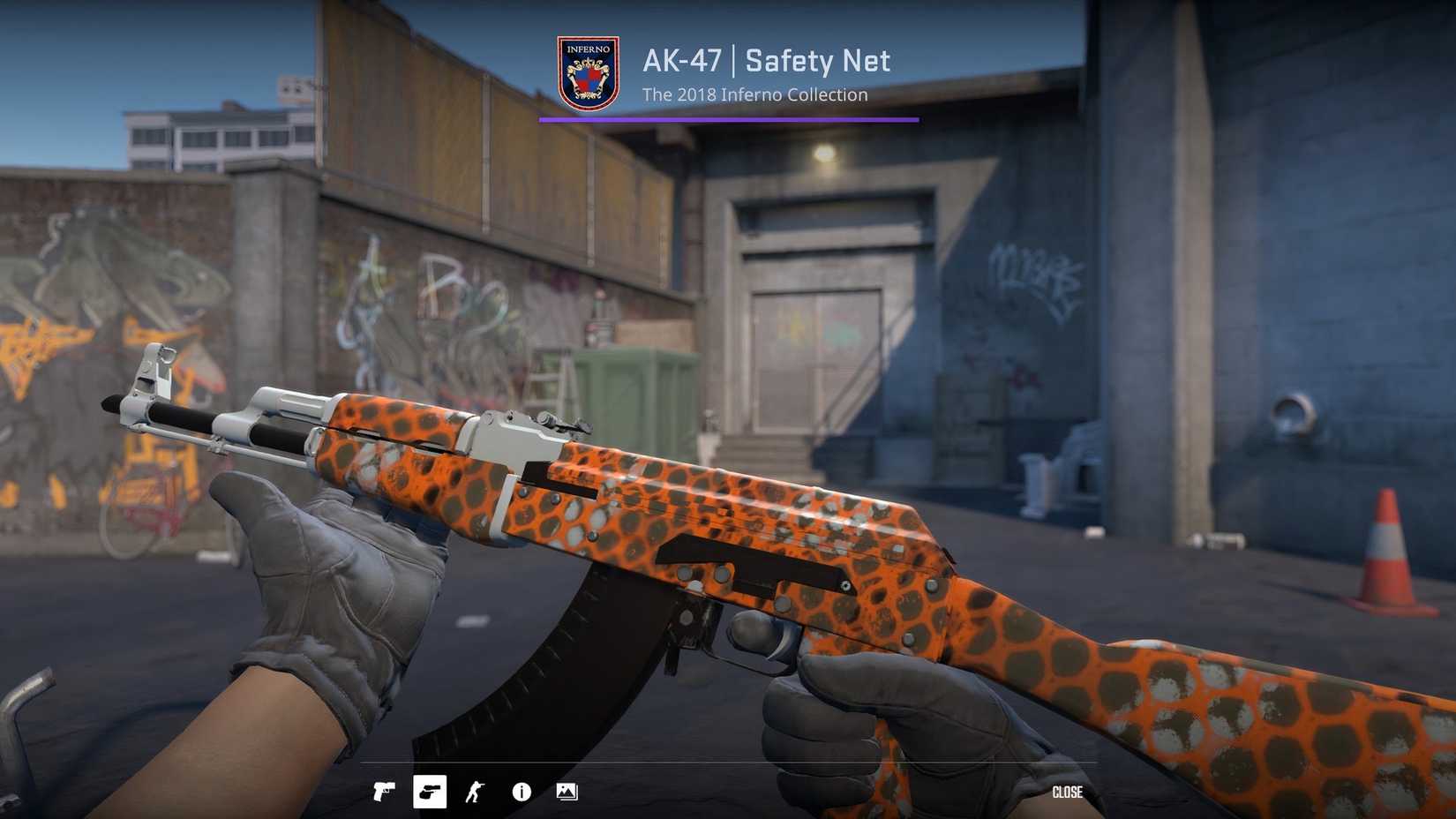Click the picture frames icon on the toolbar

[567, 792]
